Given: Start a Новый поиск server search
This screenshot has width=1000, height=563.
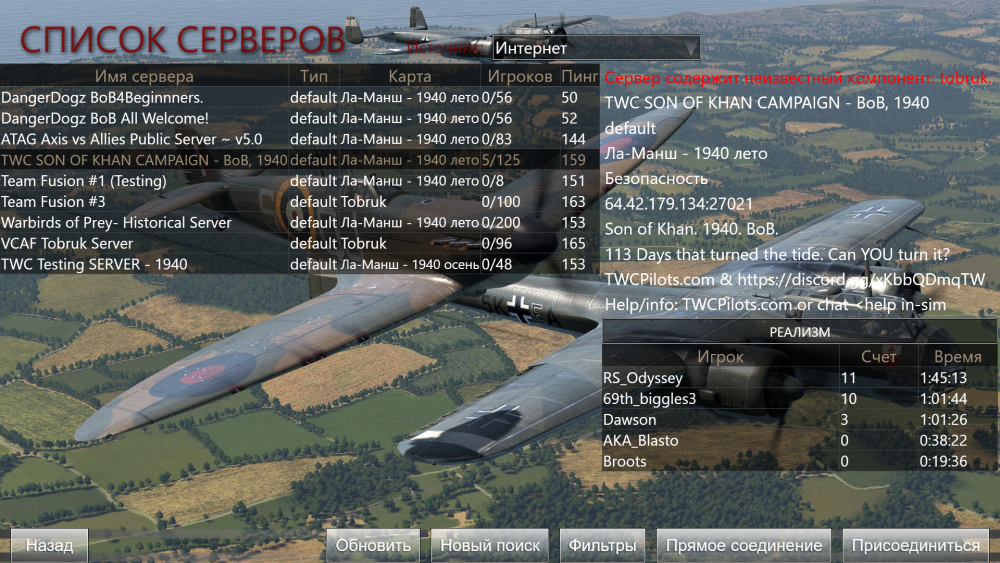Looking at the screenshot, I should (x=490, y=545).
